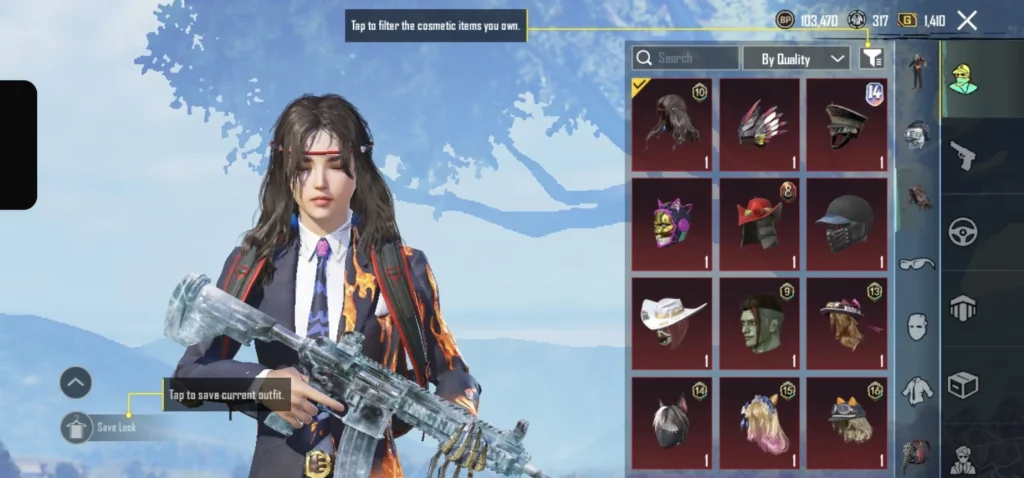Close the inventory with the X button
This screenshot has width=1024, height=478.
[x=967, y=20]
